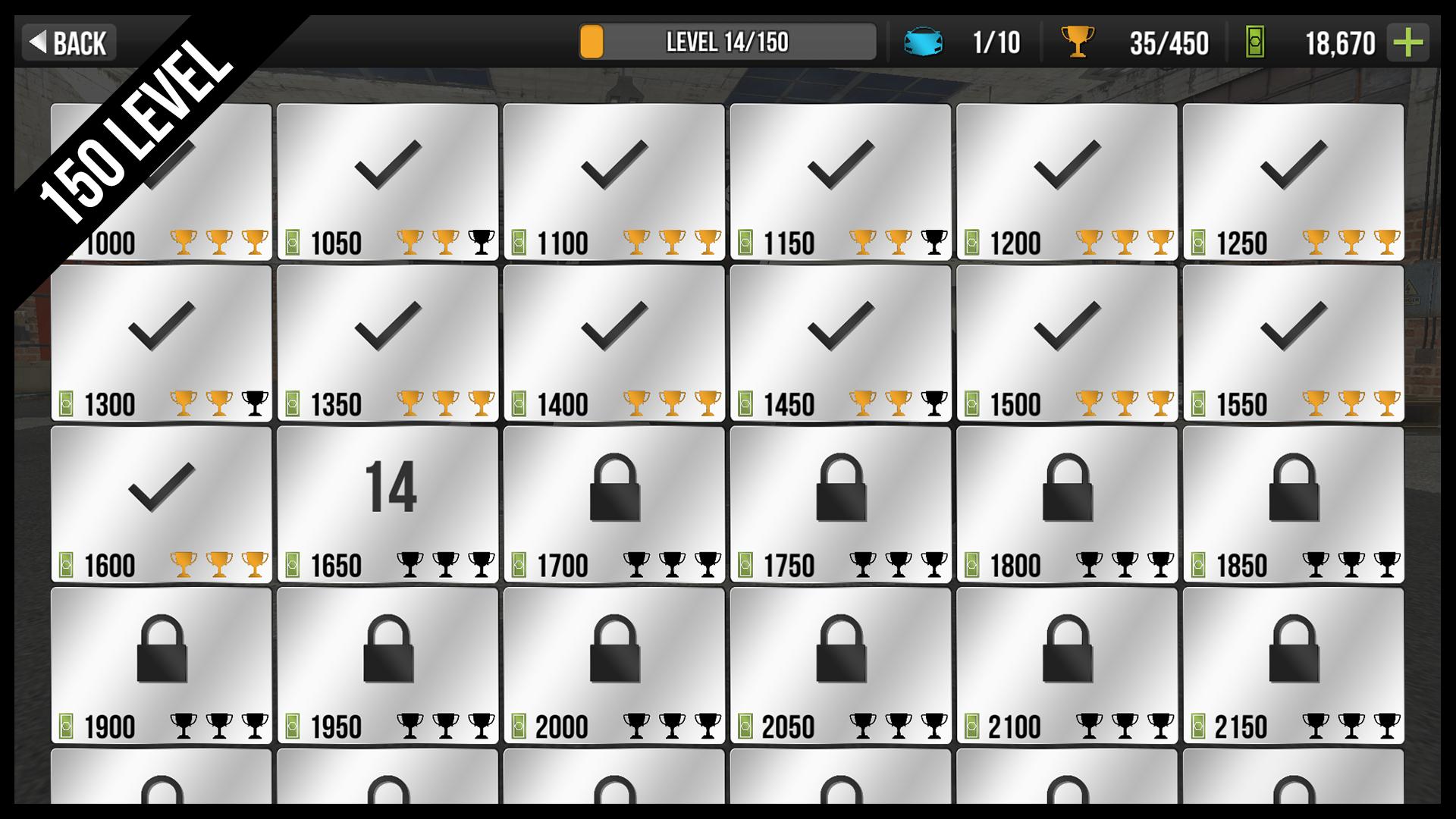Replay the completed level with 1450 reward
The image size is (1456, 819).
pos(840,343)
